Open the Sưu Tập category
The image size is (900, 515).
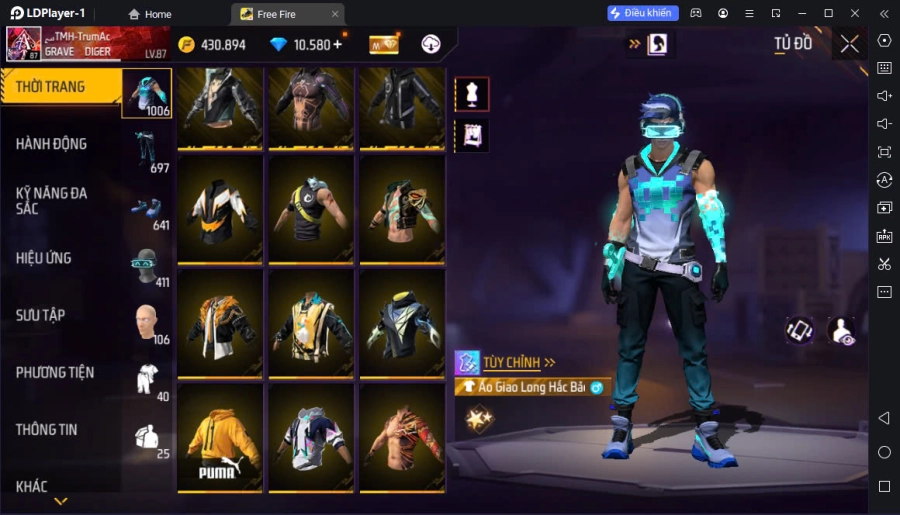(x=62, y=315)
